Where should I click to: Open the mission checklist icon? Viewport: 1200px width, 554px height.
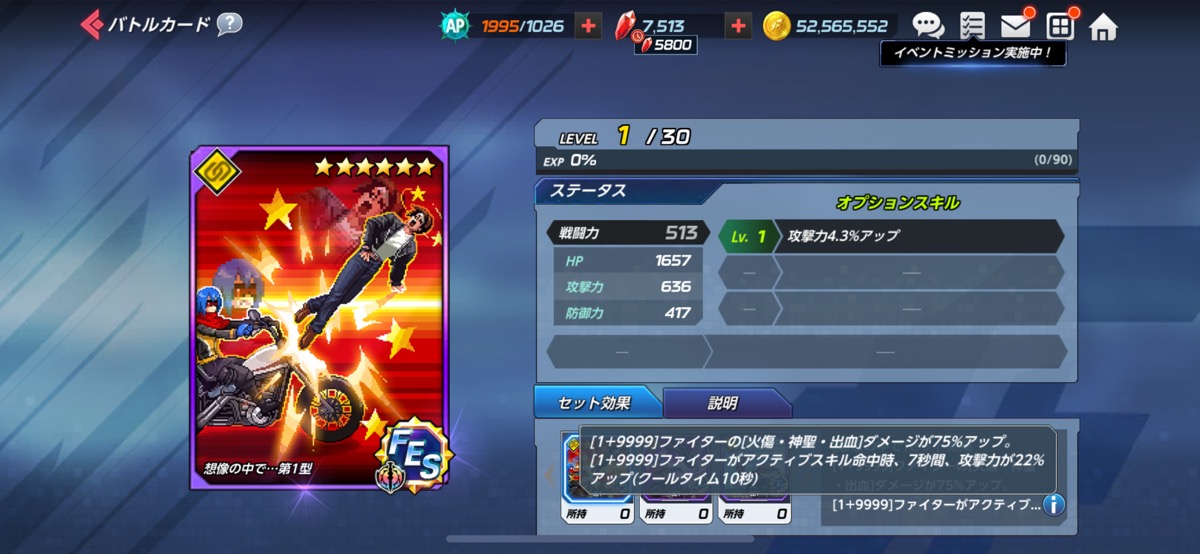[x=971, y=26]
